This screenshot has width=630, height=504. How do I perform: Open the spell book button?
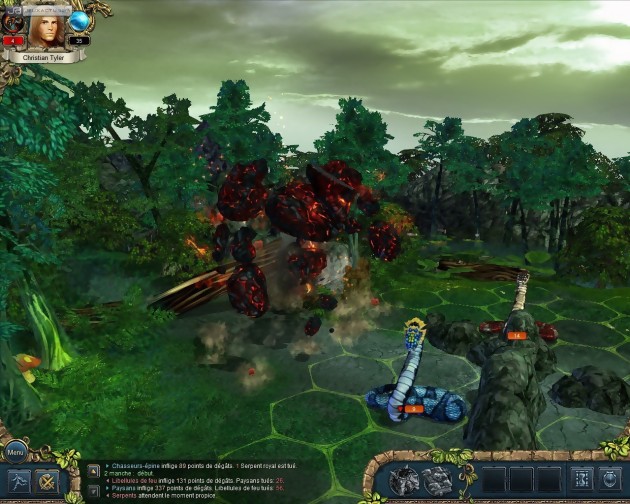click(580, 481)
